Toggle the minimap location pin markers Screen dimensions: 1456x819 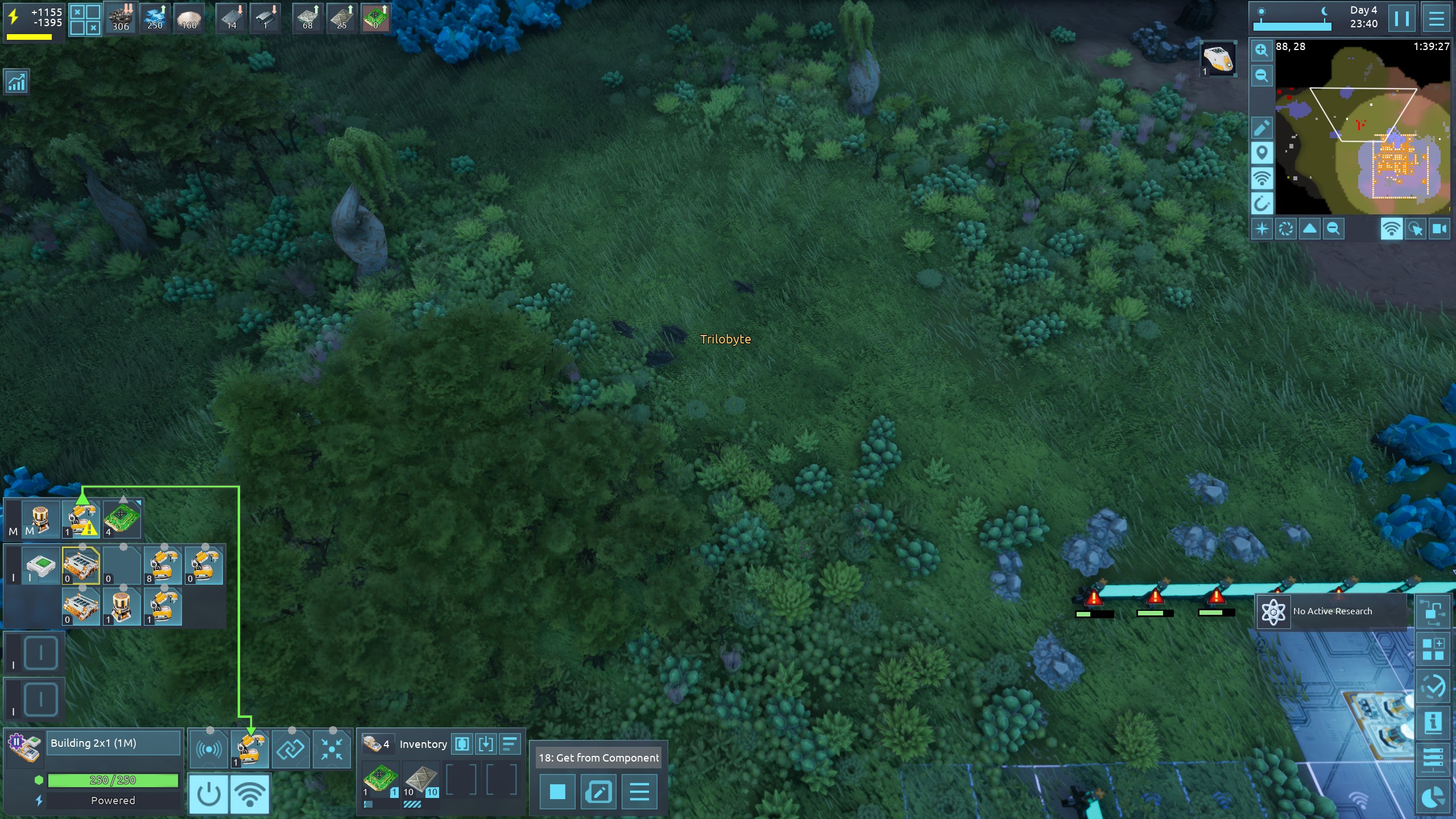1261,153
